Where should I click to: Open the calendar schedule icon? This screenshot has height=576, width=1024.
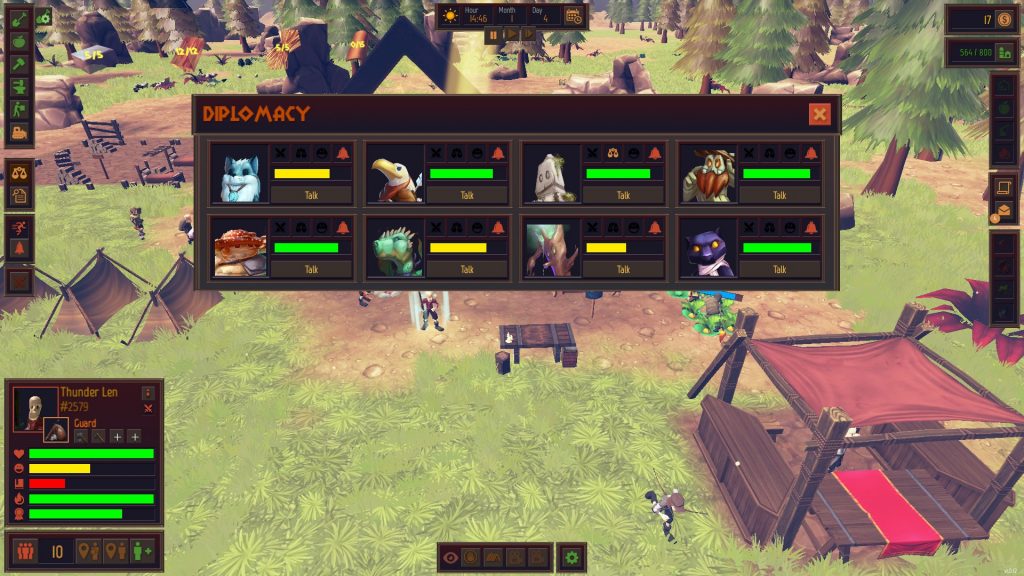(x=573, y=16)
